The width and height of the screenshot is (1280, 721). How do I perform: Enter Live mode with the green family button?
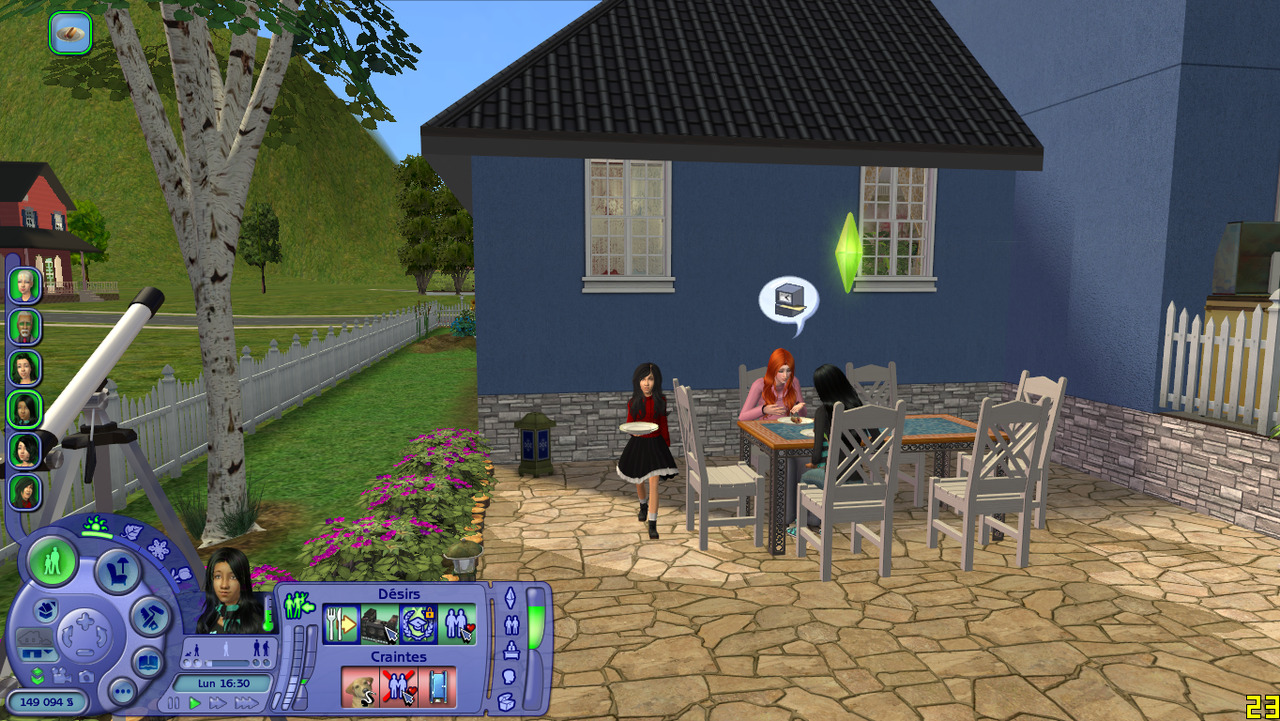[52, 561]
